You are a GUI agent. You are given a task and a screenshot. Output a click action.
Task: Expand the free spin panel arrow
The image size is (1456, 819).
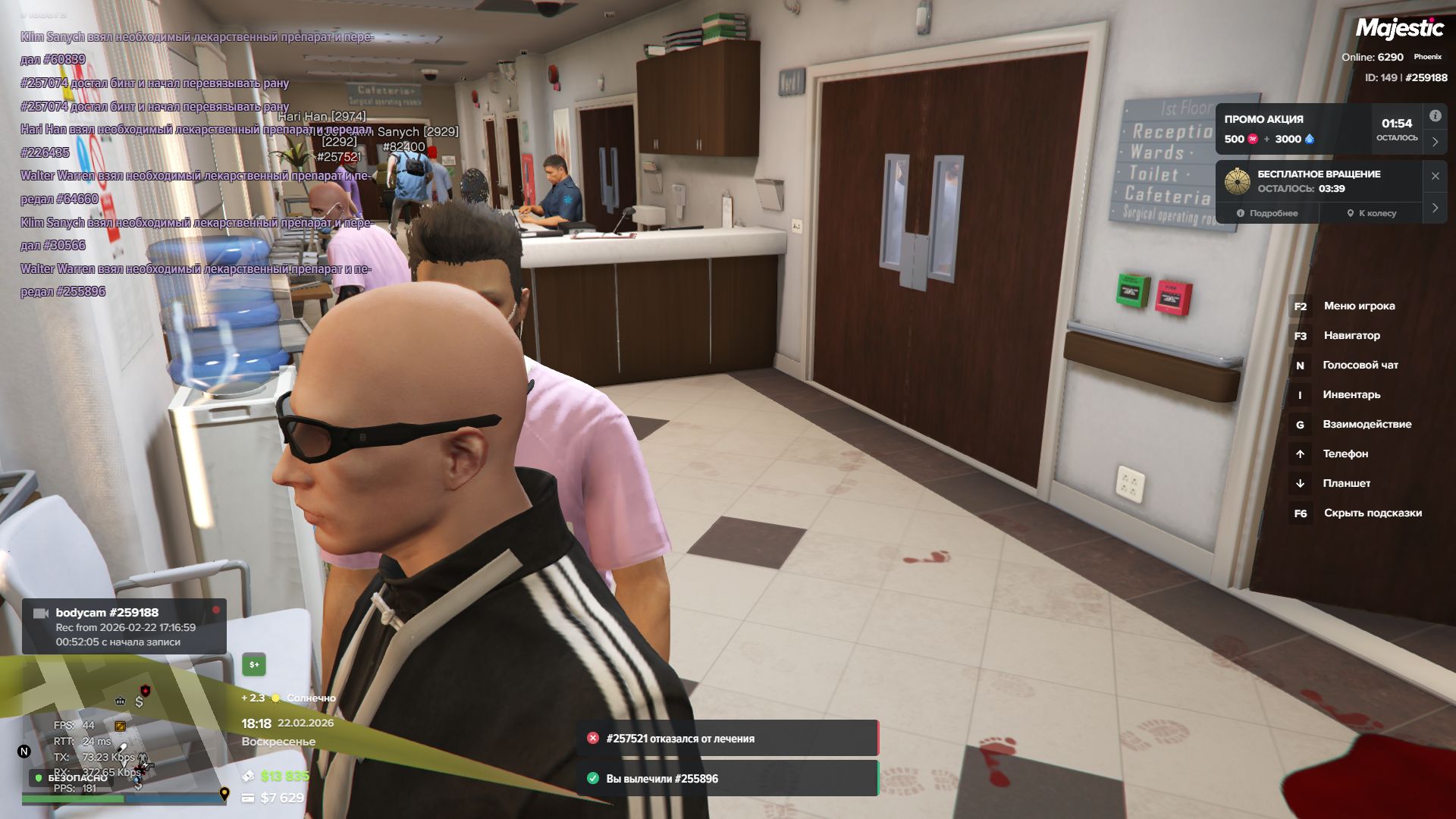tap(1435, 208)
